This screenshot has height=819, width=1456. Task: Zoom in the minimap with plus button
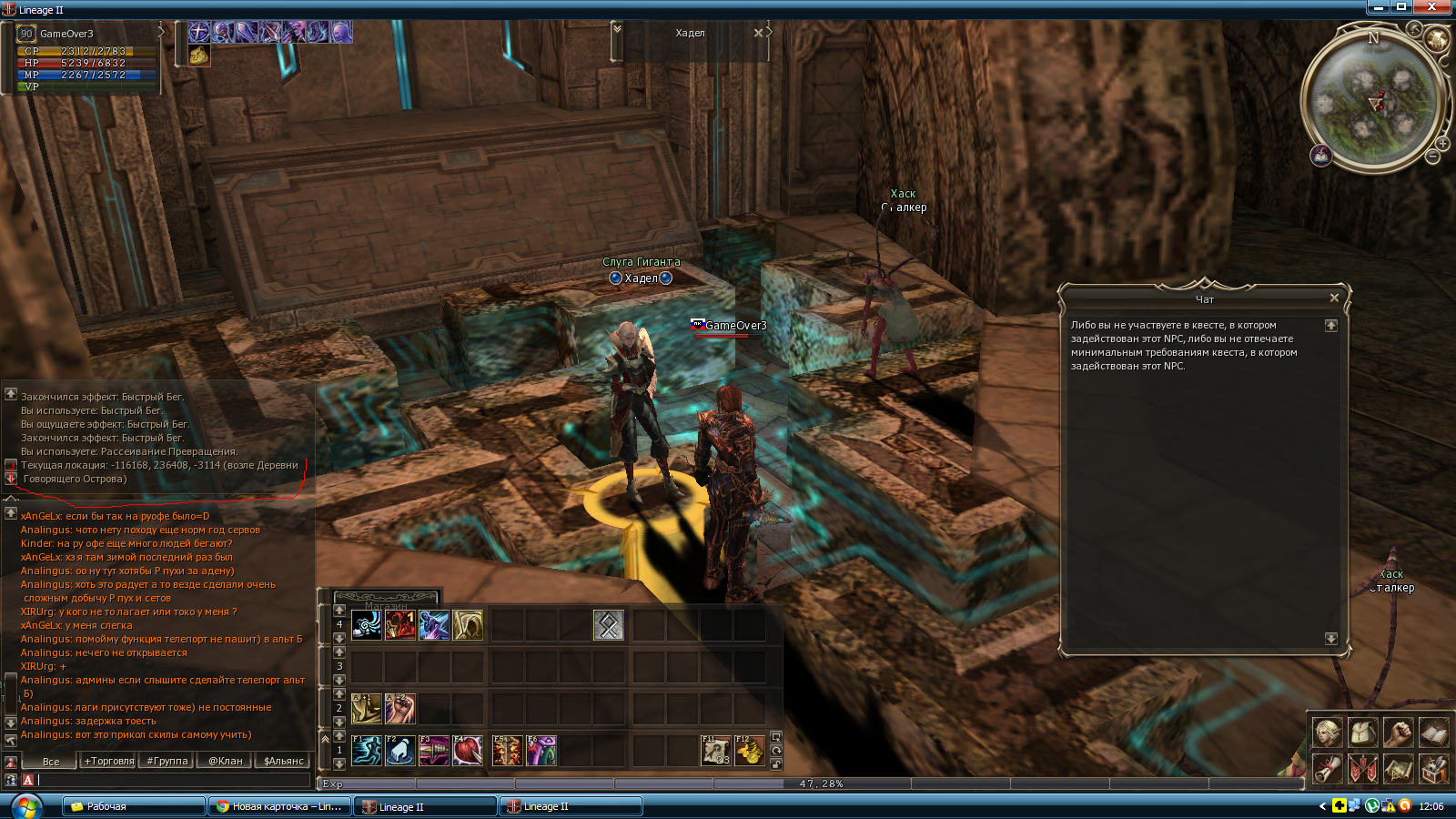[x=1443, y=144]
